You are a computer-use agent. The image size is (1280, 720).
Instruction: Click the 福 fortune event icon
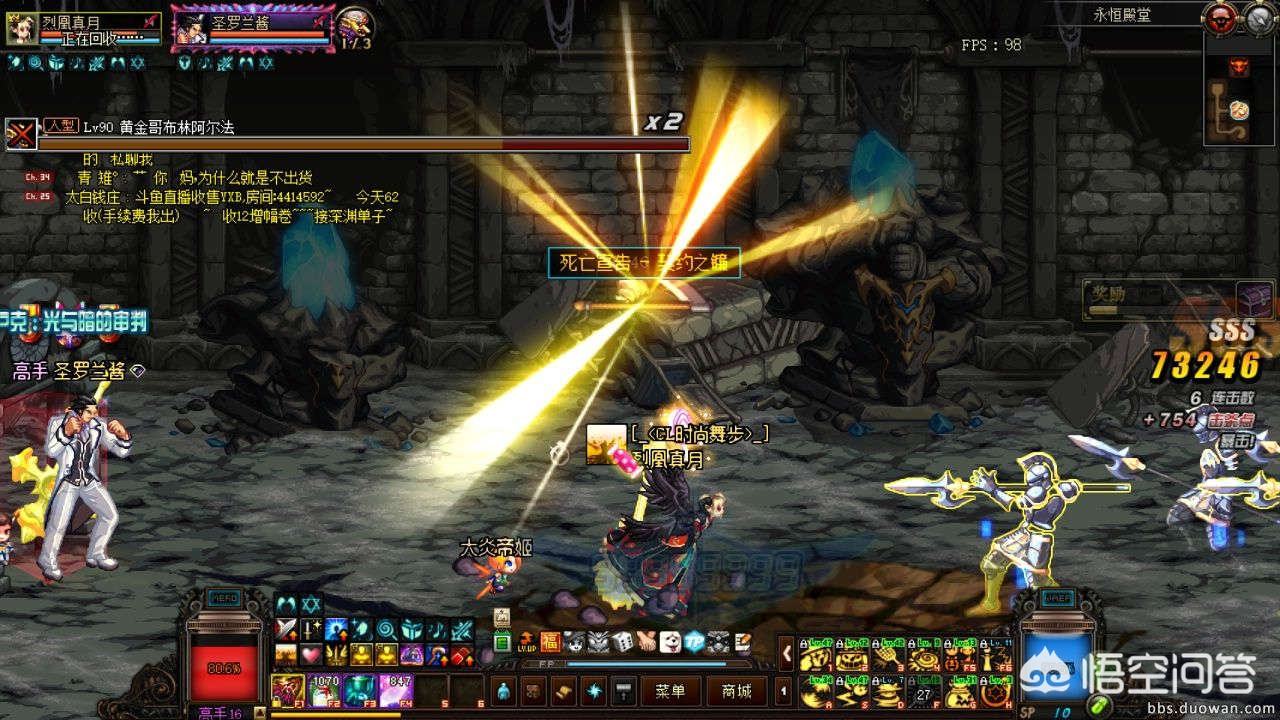(x=550, y=642)
